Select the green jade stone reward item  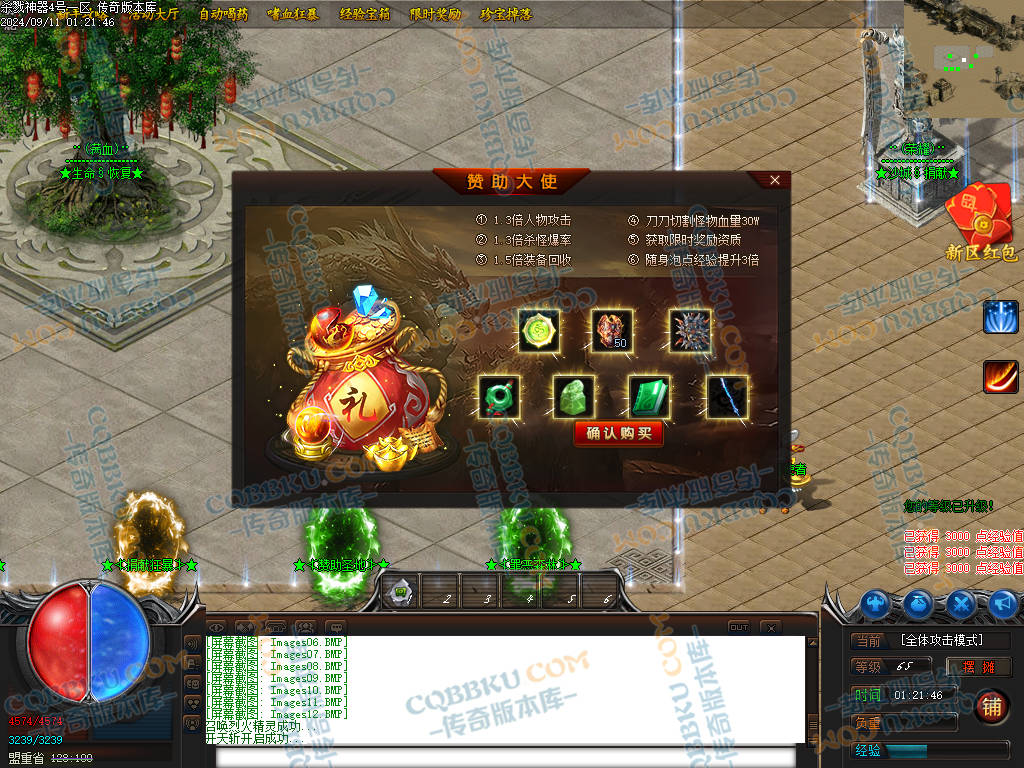(x=573, y=396)
